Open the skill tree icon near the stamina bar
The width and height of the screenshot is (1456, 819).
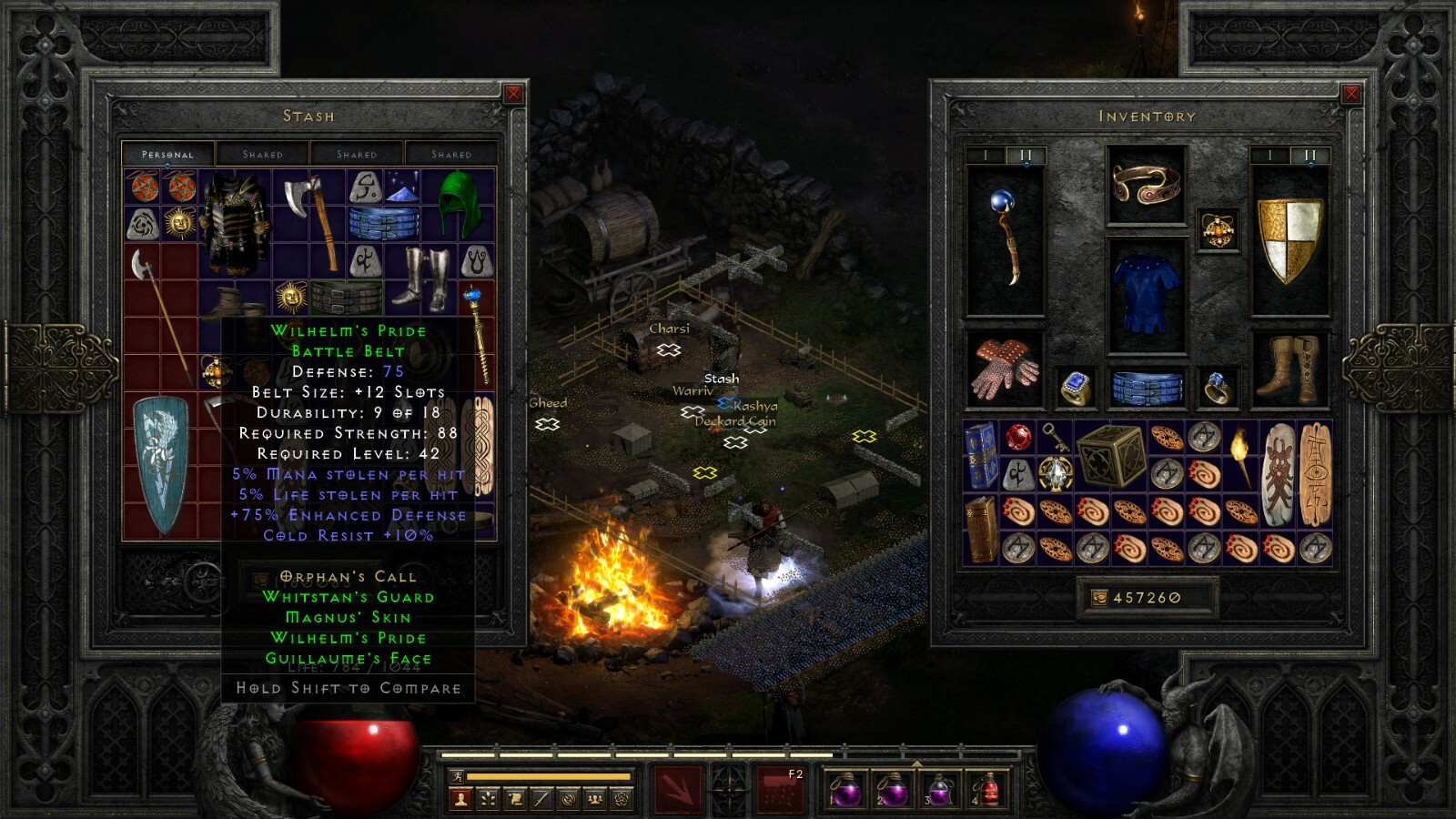488,799
